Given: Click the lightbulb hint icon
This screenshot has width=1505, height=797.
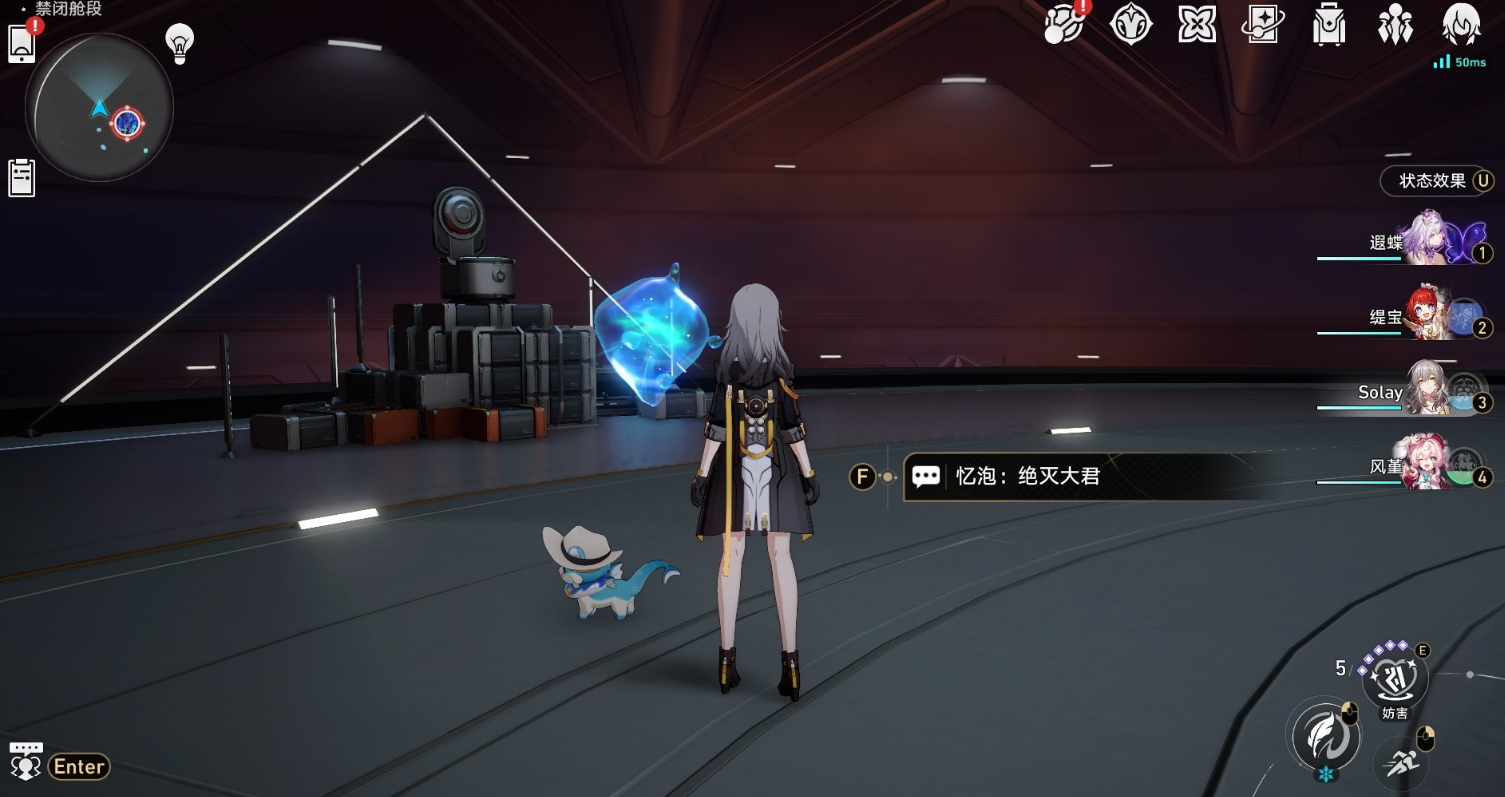Looking at the screenshot, I should click(179, 43).
